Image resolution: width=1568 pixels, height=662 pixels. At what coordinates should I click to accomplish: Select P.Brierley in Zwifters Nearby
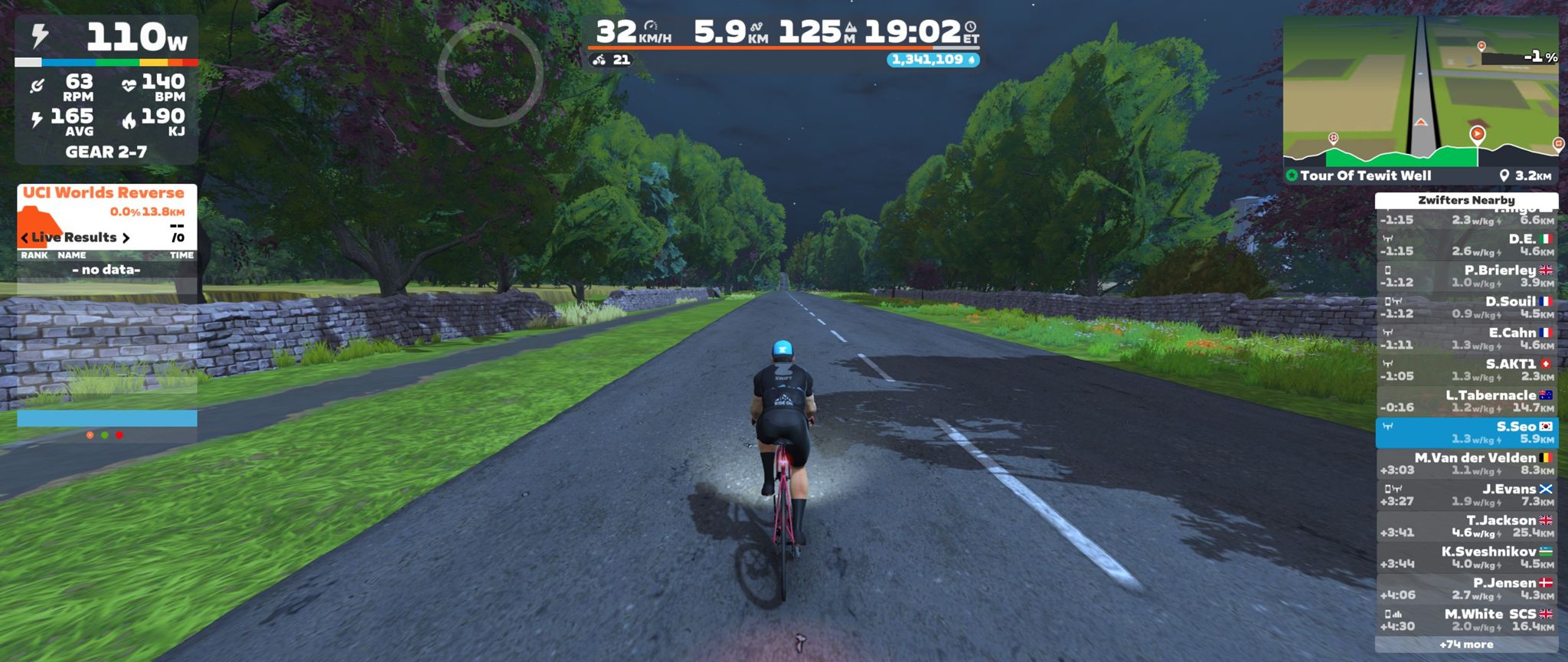[x=1466, y=277]
